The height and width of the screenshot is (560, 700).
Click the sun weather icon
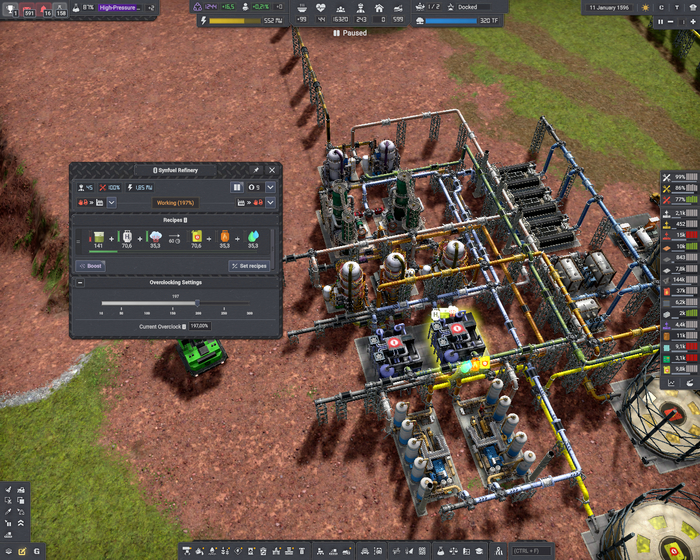[646, 7]
